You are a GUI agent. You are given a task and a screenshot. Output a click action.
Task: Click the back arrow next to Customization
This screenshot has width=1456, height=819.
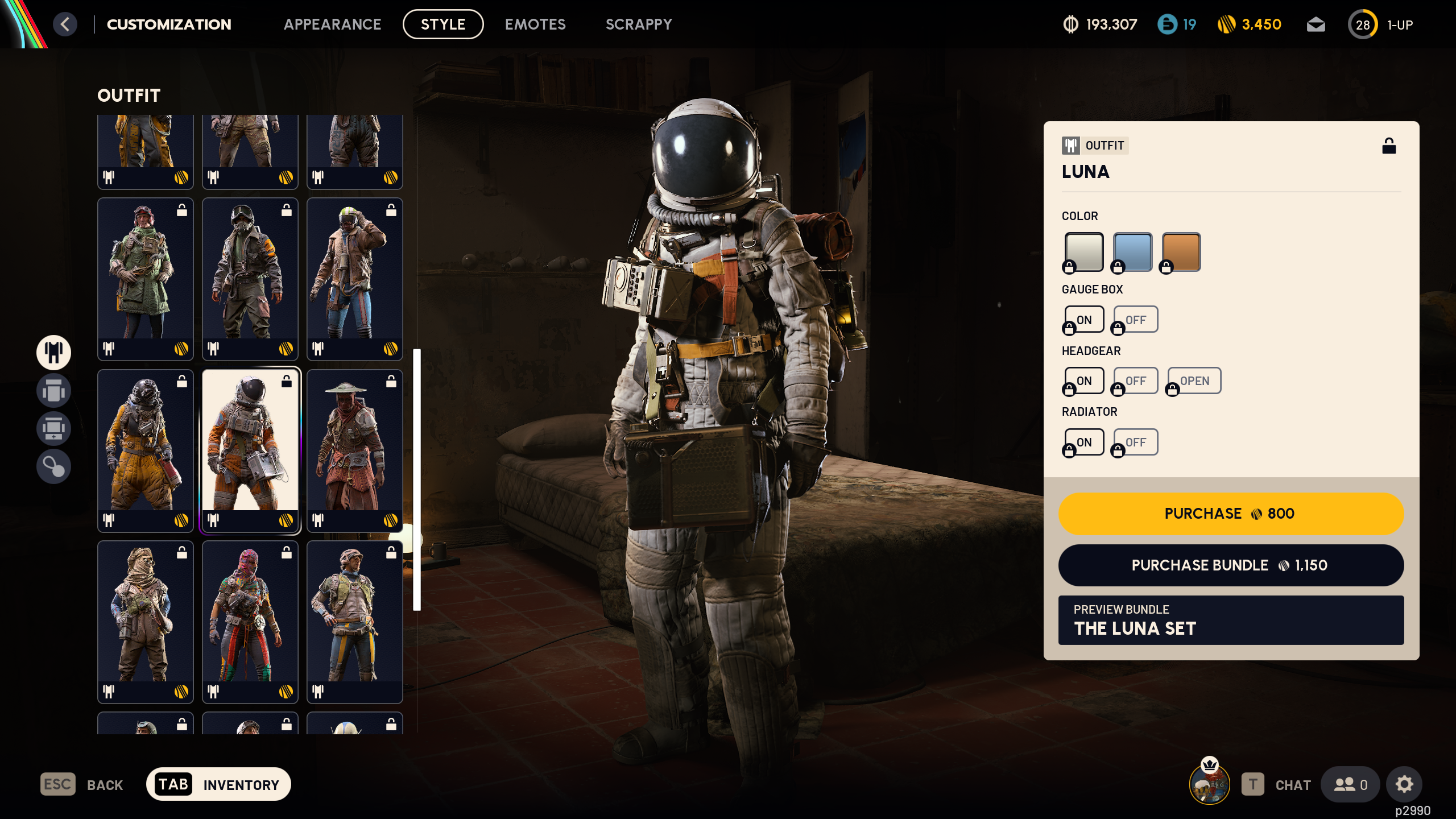click(x=65, y=24)
